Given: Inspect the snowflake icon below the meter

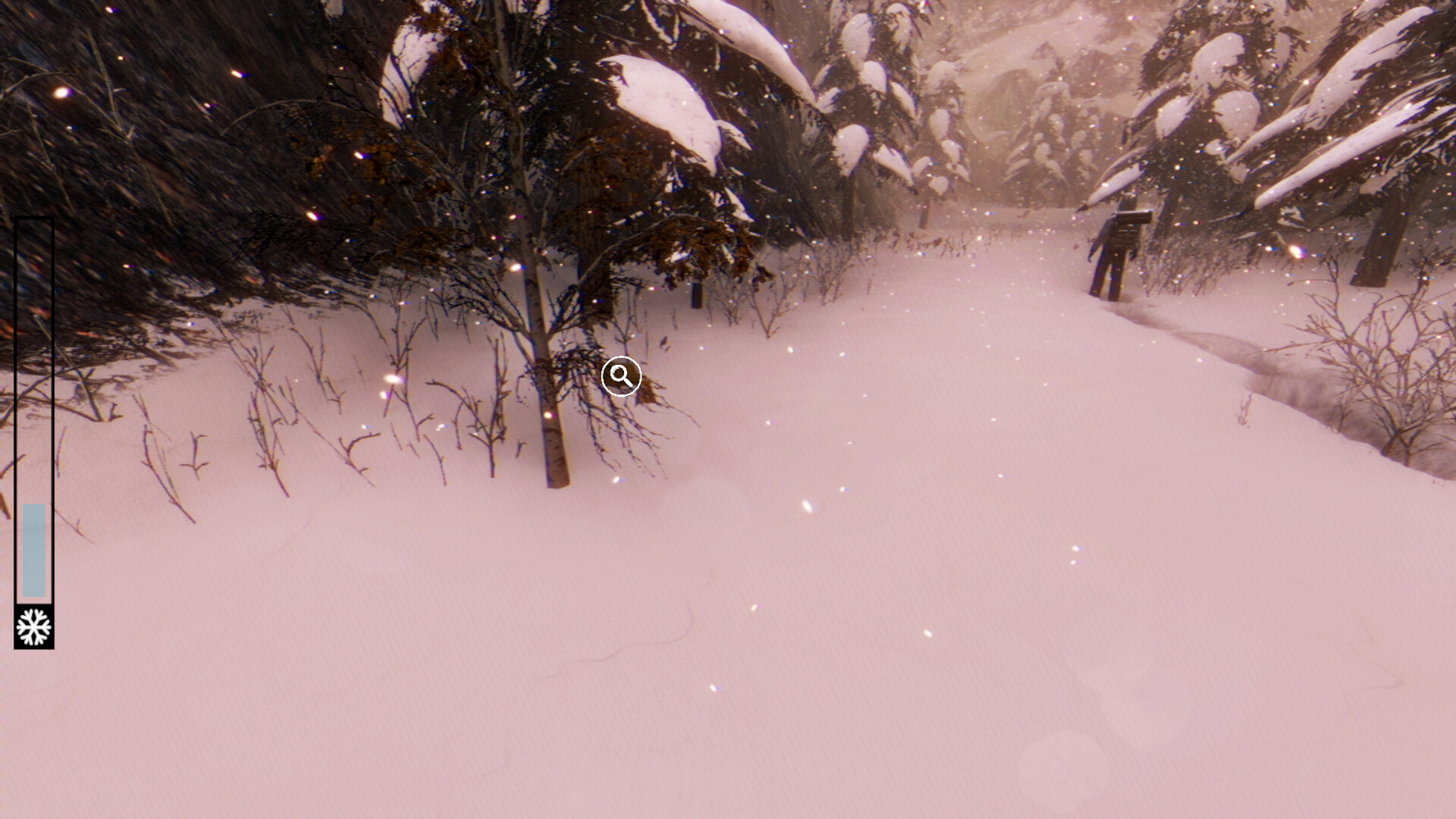Looking at the screenshot, I should (x=33, y=628).
